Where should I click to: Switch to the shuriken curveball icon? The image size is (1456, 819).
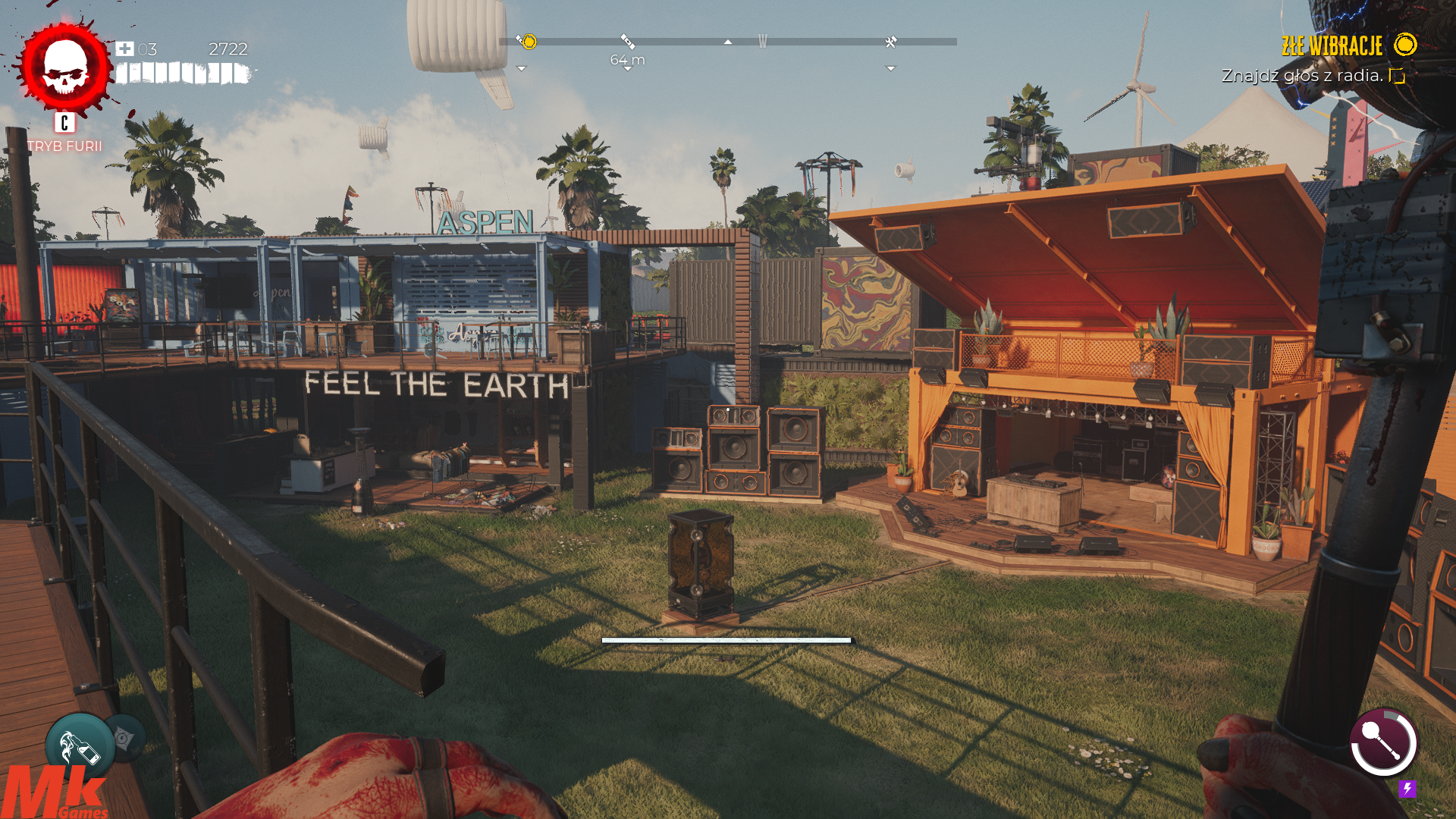pyautogui.click(x=124, y=738)
